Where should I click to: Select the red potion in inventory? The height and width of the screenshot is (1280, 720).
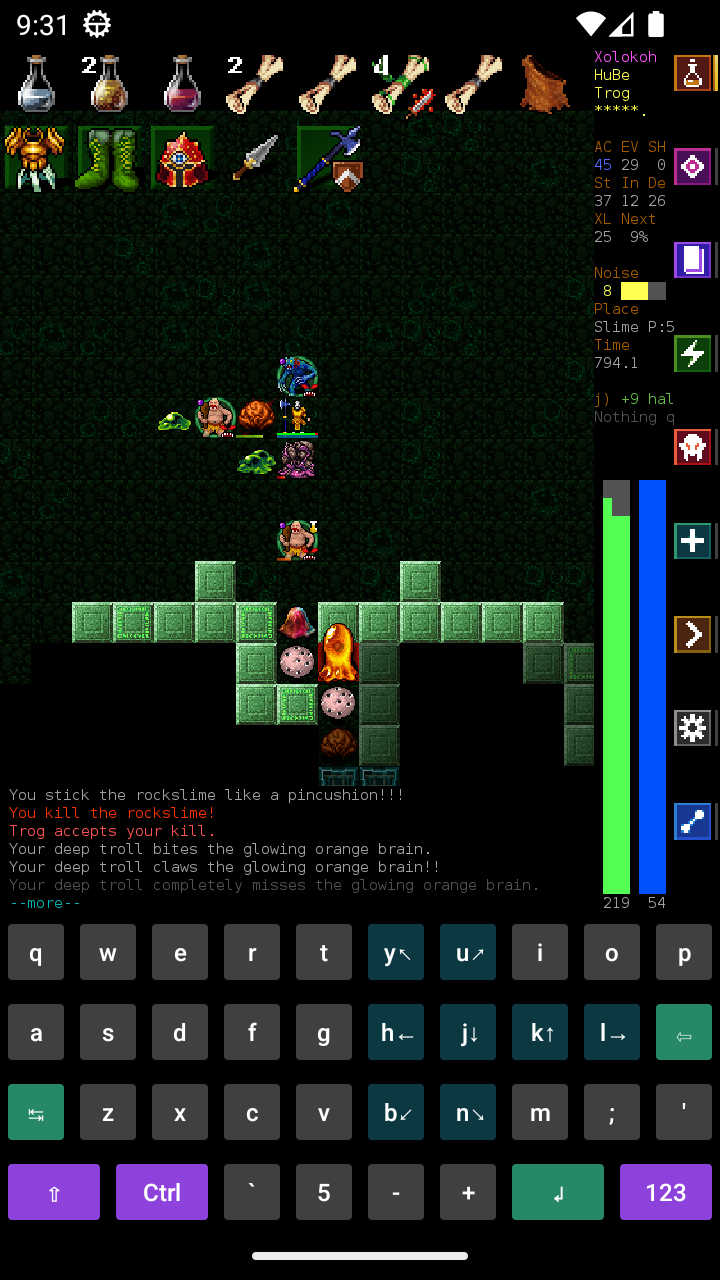click(x=182, y=83)
